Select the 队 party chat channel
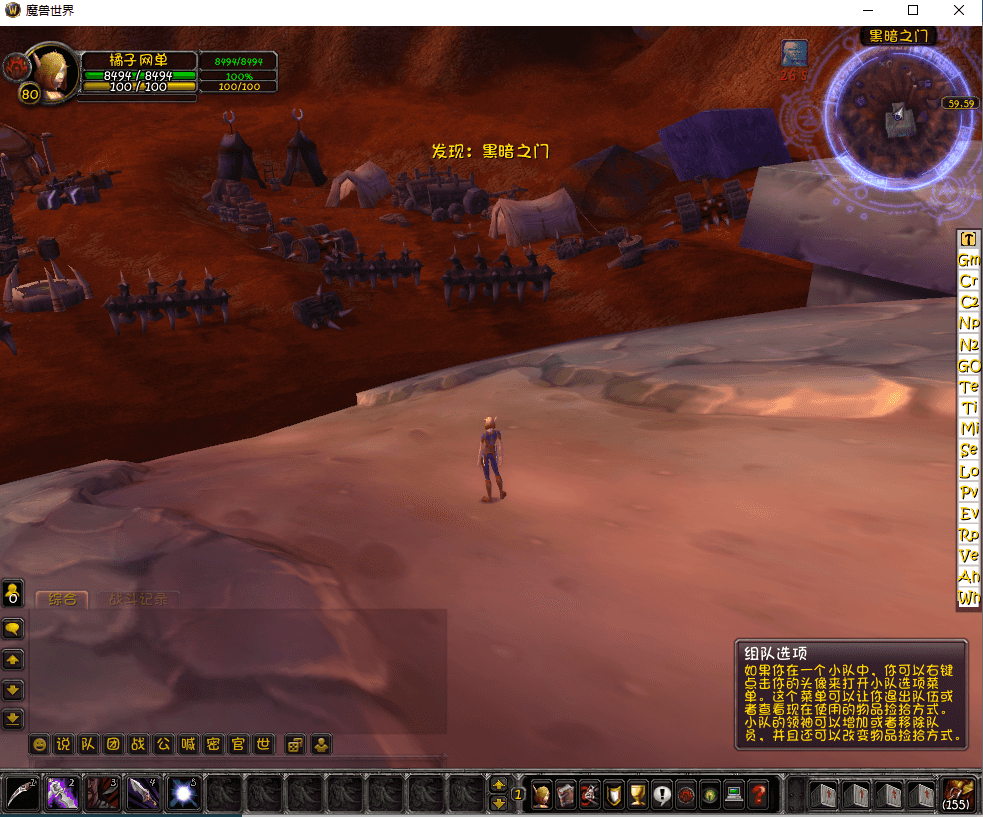The height and width of the screenshot is (817, 983). click(x=88, y=744)
